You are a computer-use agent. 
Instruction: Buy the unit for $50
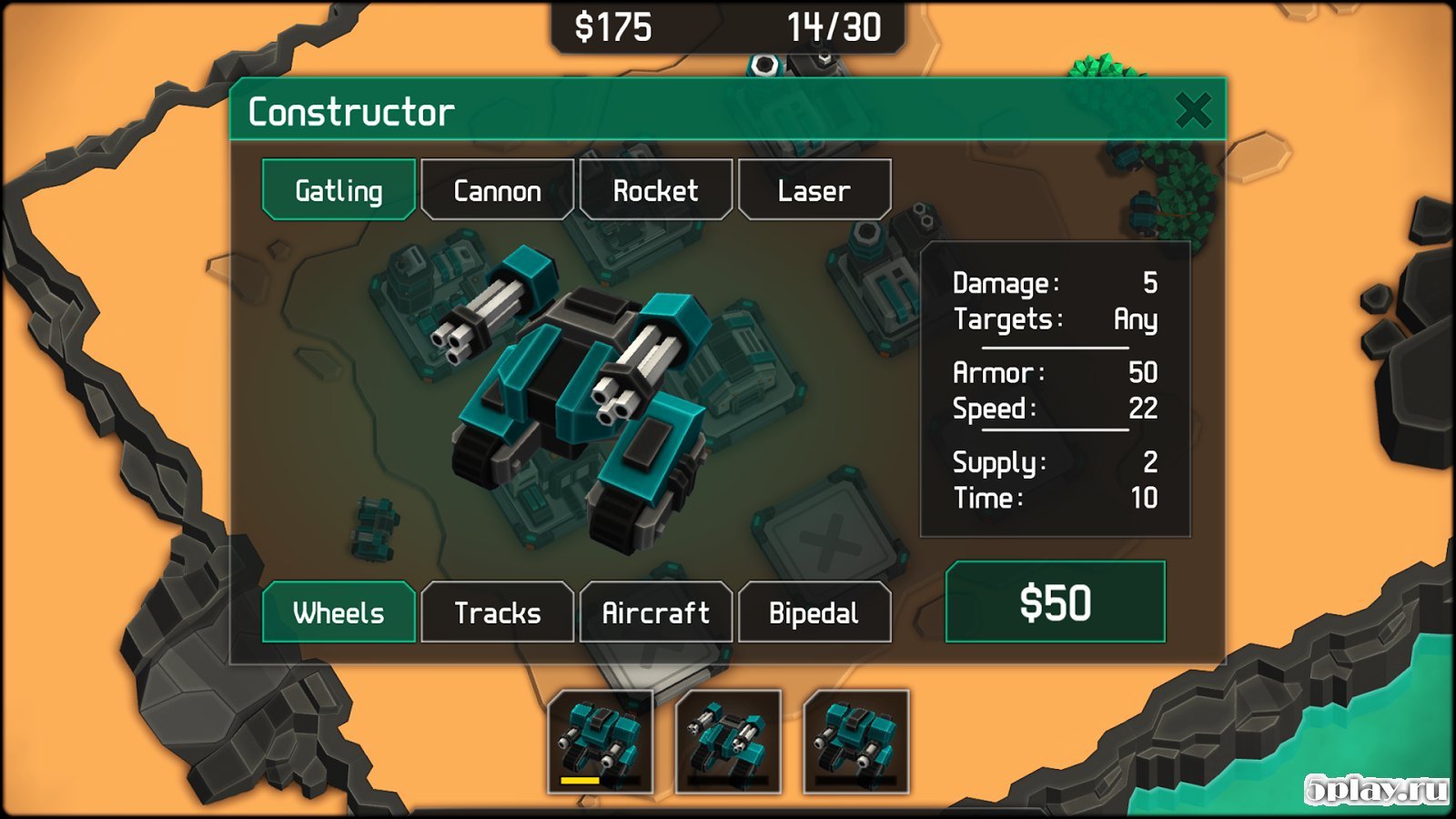coord(1055,602)
